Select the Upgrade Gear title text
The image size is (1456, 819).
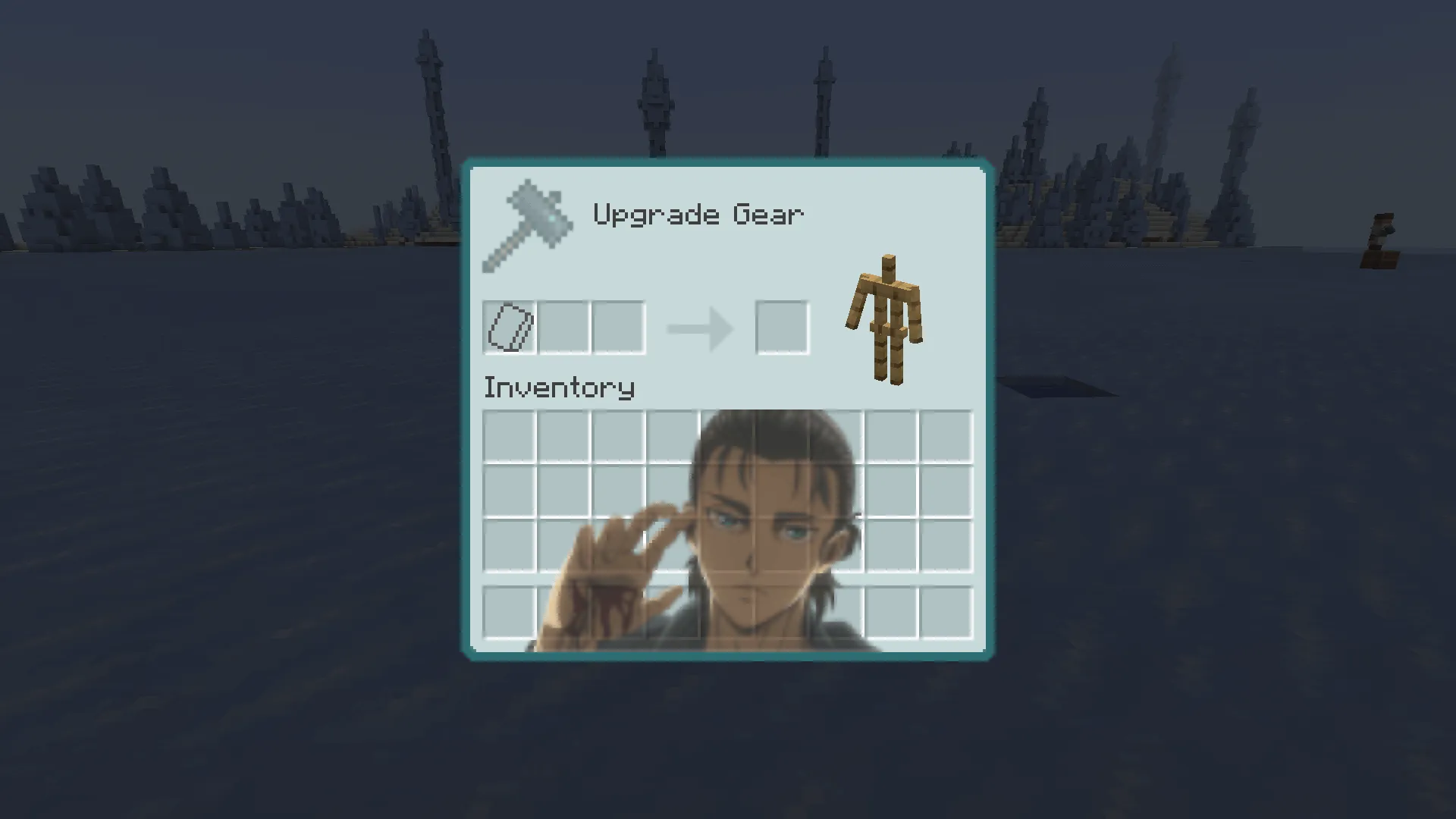[698, 215]
